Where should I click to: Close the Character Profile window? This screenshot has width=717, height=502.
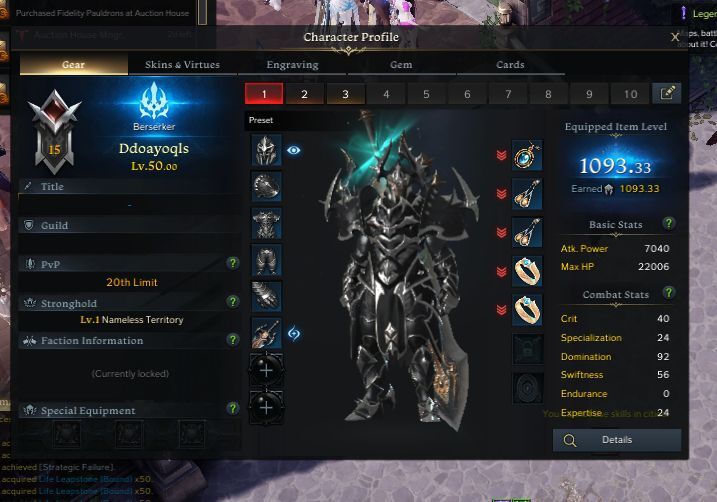pos(675,37)
